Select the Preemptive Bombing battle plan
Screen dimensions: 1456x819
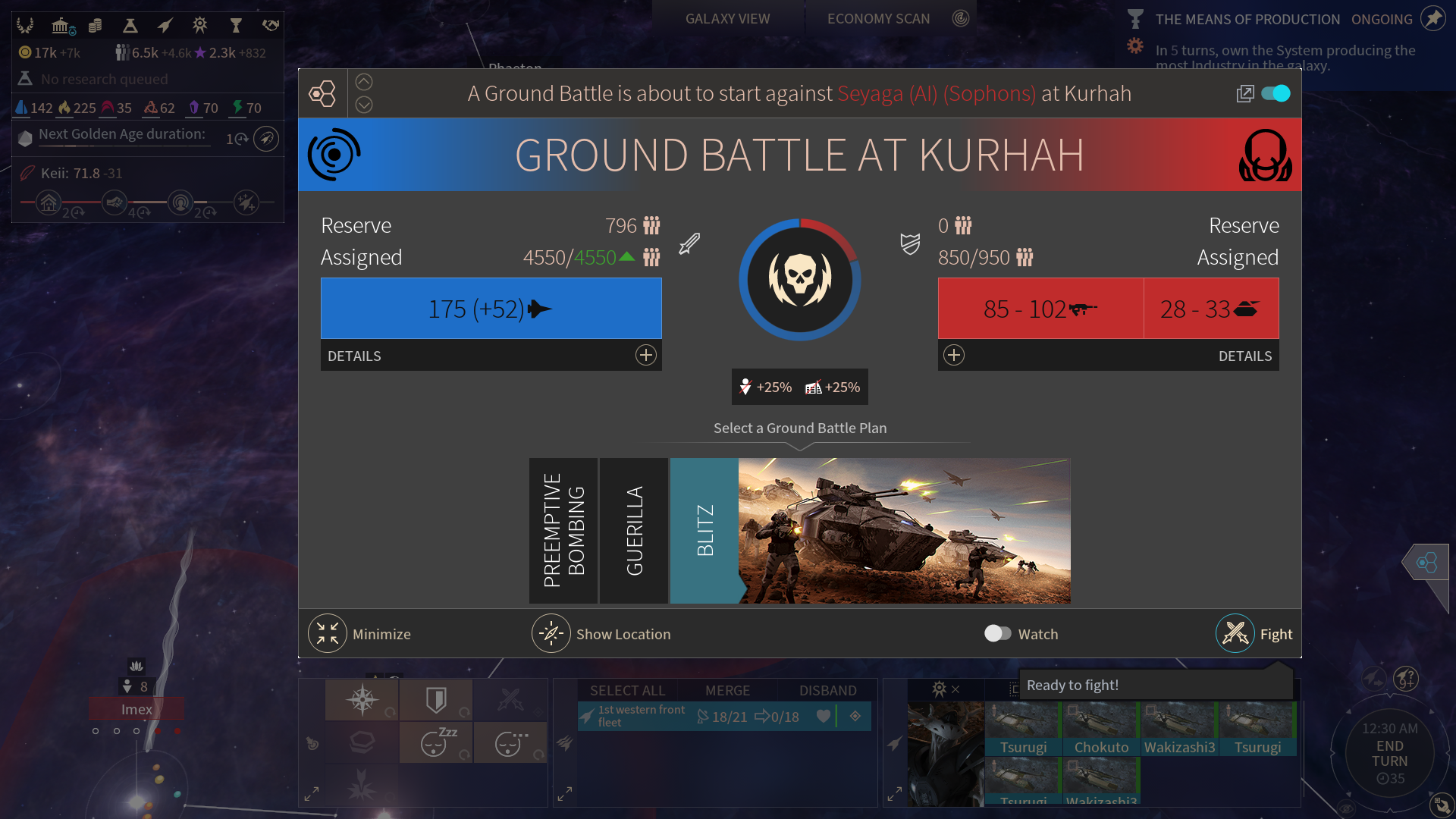click(563, 530)
